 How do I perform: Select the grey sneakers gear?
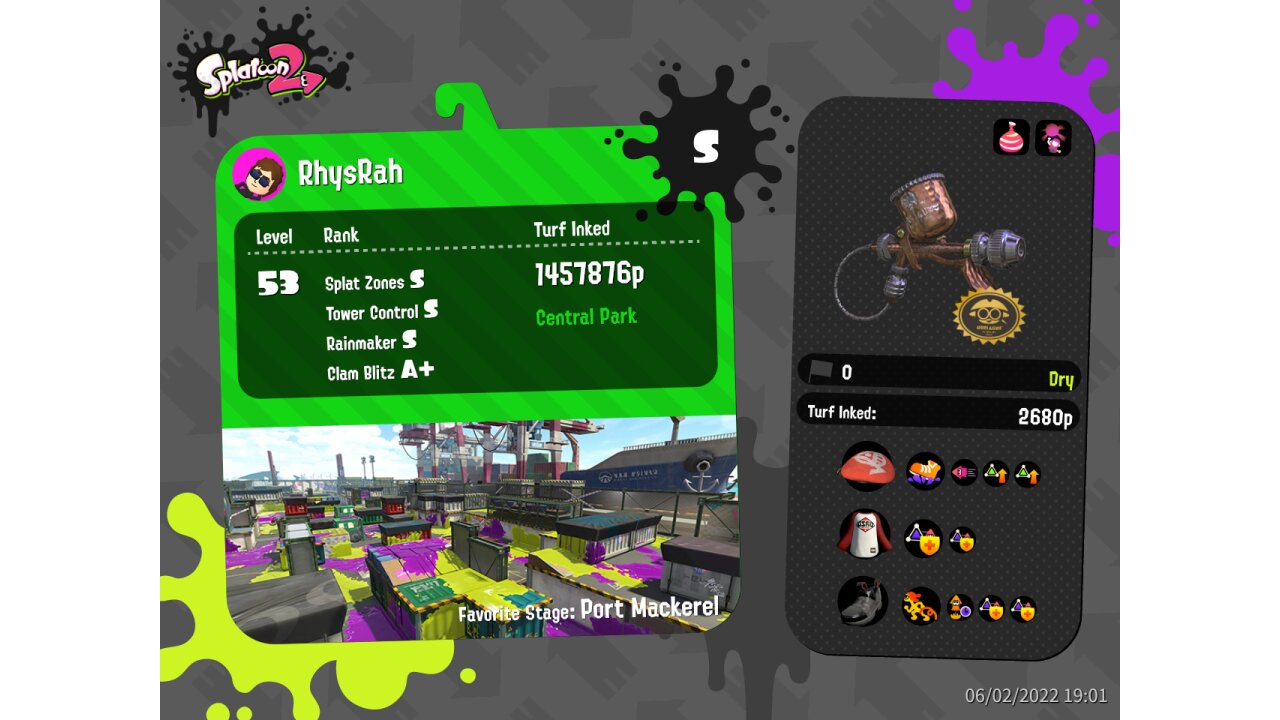(862, 602)
